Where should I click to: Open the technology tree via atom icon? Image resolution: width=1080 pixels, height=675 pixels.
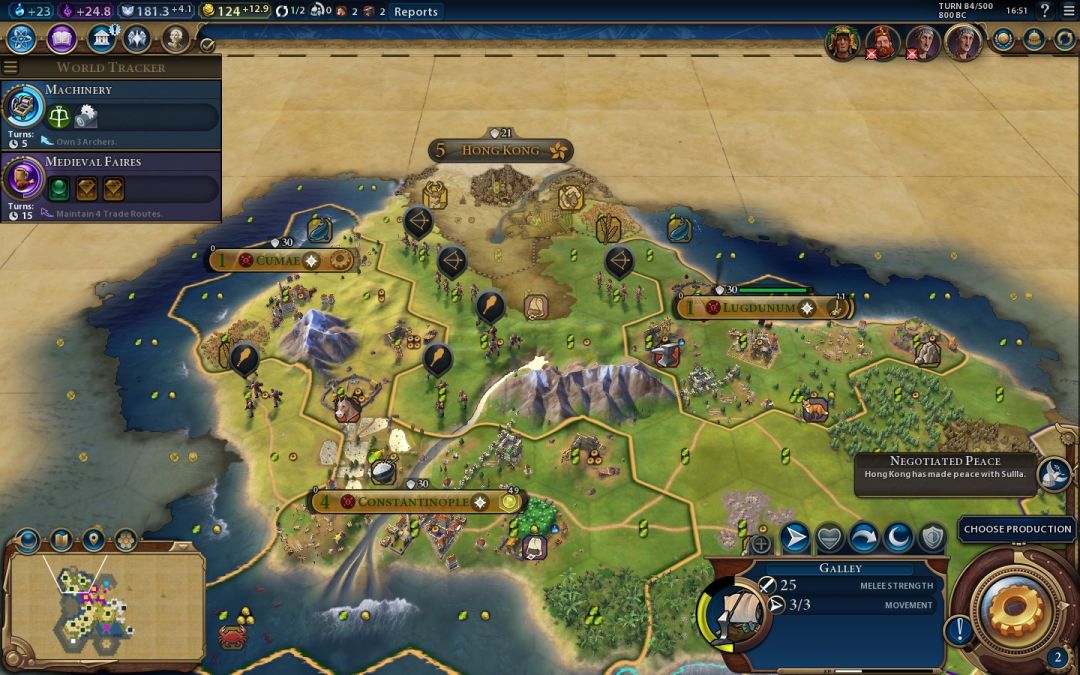coord(22,39)
